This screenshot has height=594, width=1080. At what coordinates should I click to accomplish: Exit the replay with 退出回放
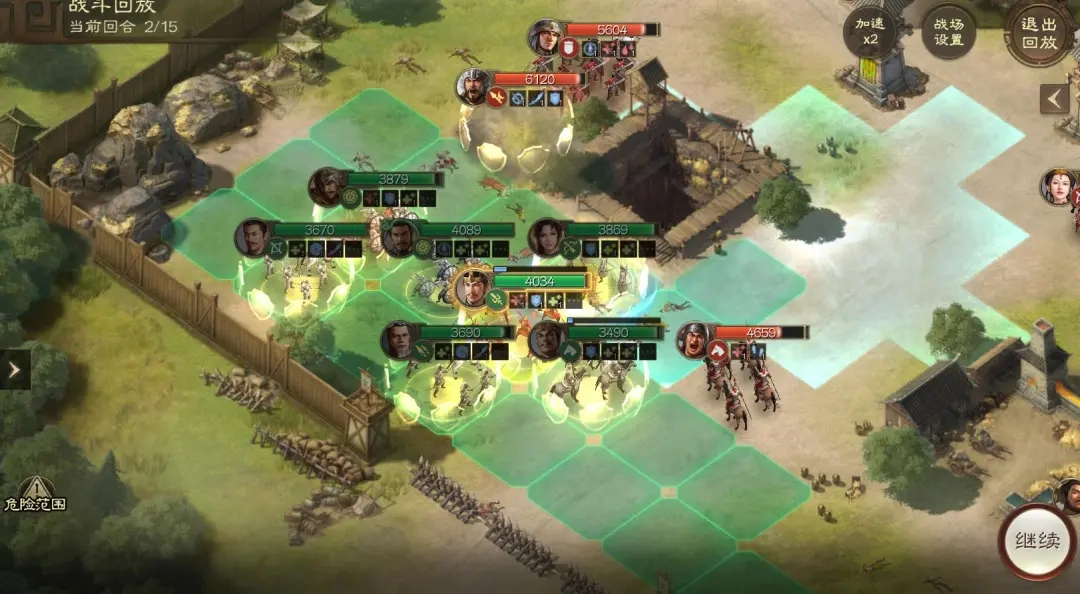(1039, 32)
